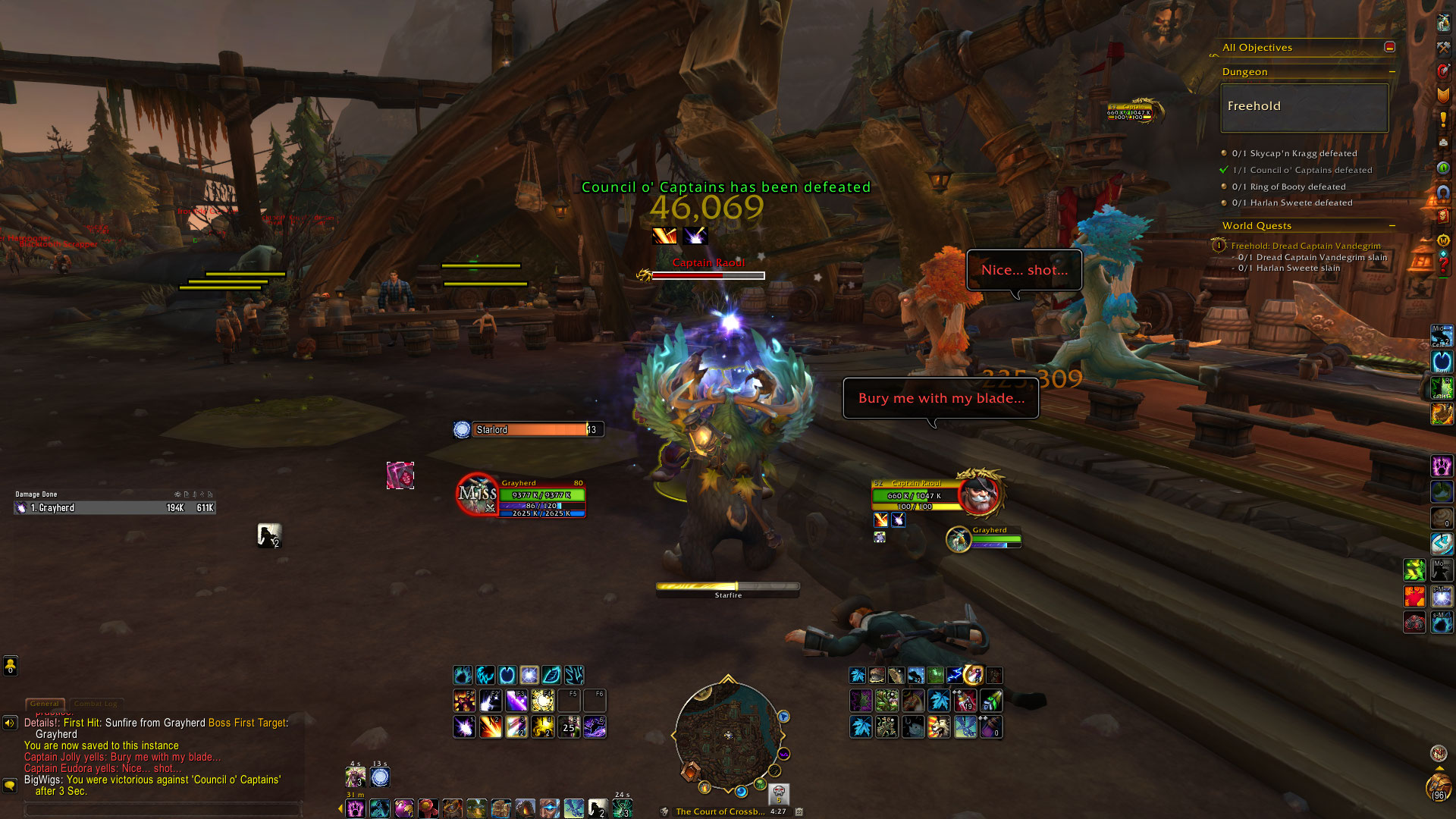This screenshot has height=819, width=1456.
Task: Collapse the All Objectives tracker
Action: point(1389,47)
